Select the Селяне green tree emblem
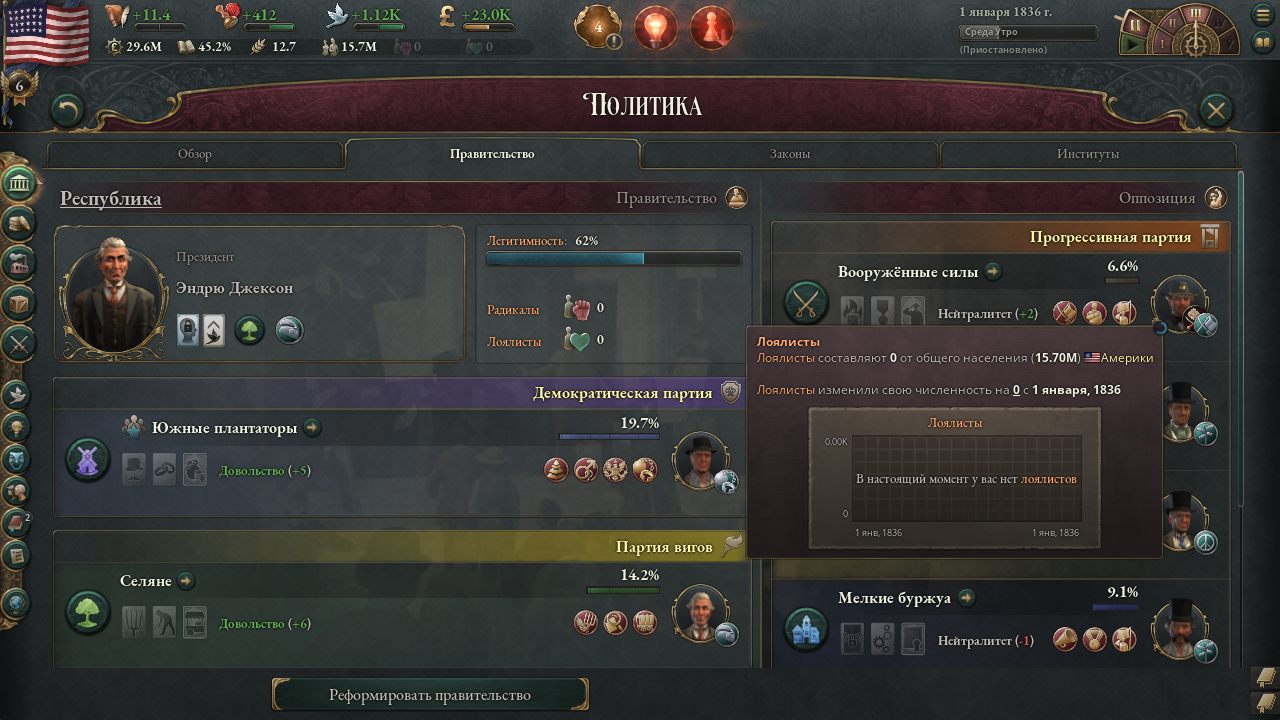 coord(88,612)
